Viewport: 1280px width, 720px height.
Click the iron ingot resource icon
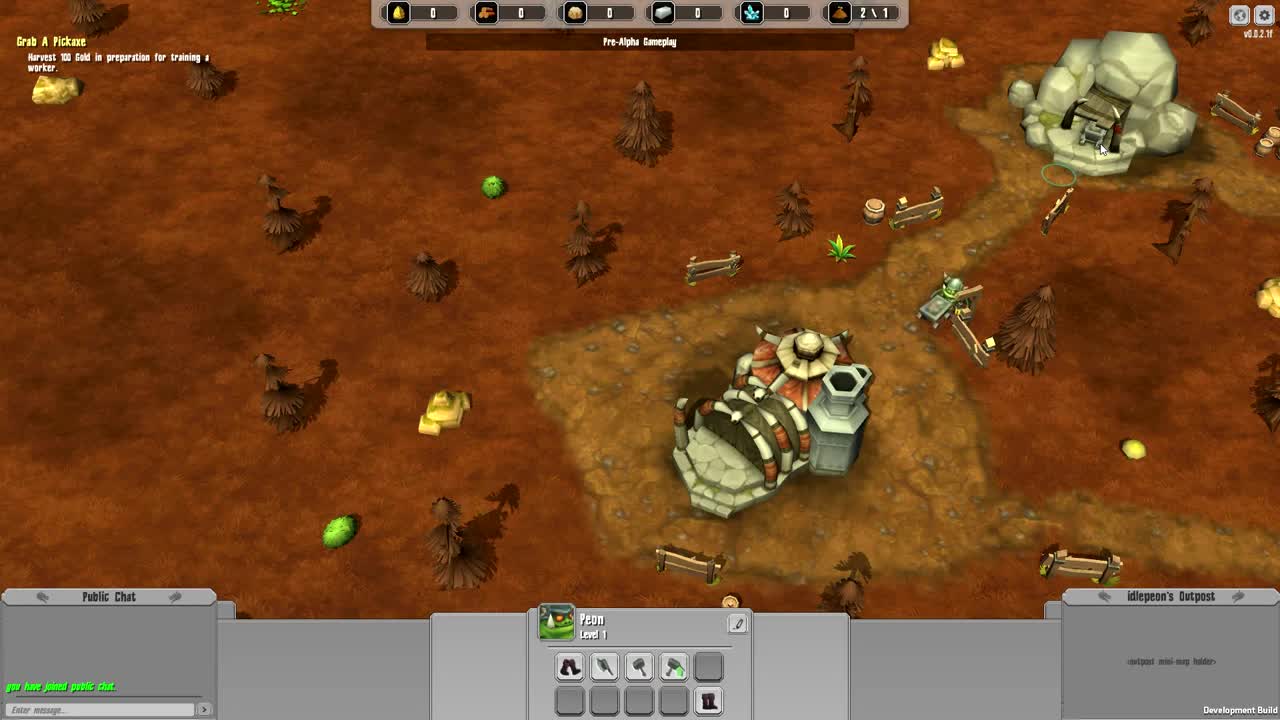661,14
